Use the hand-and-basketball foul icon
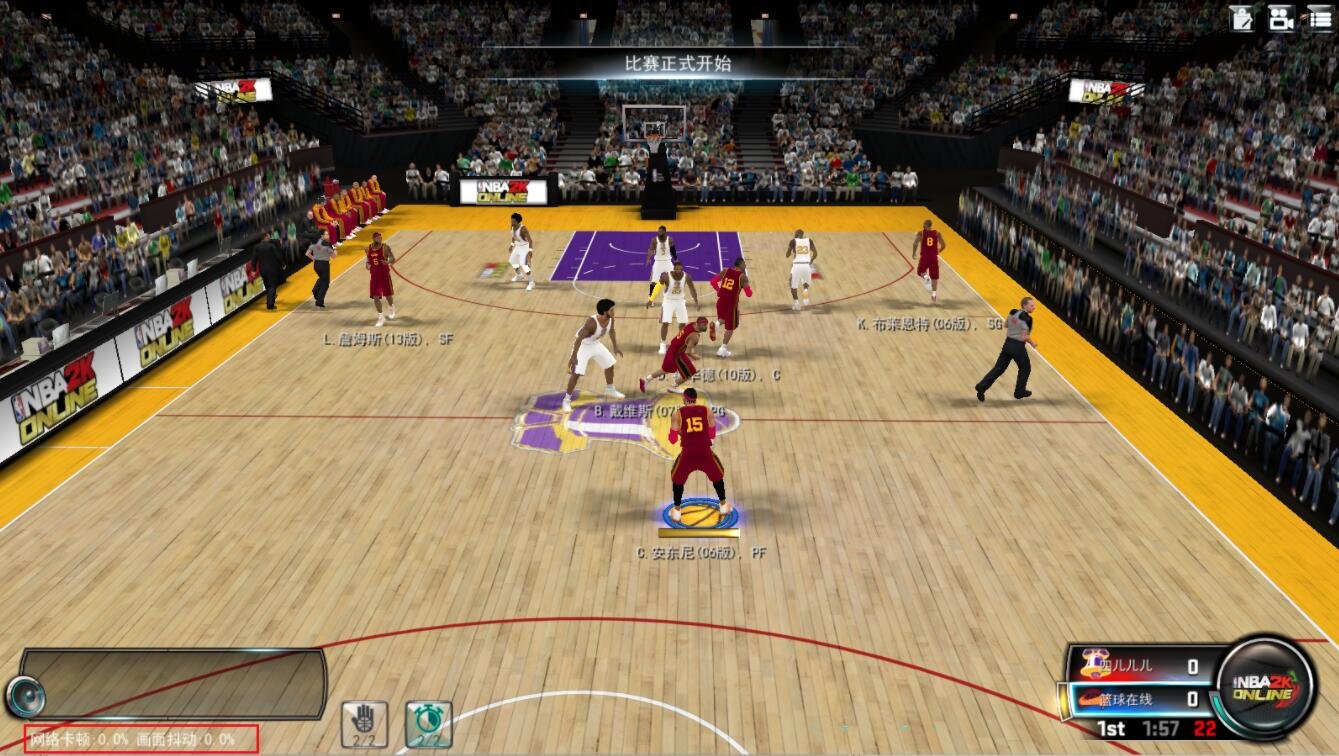The image size is (1339, 756). (x=364, y=723)
